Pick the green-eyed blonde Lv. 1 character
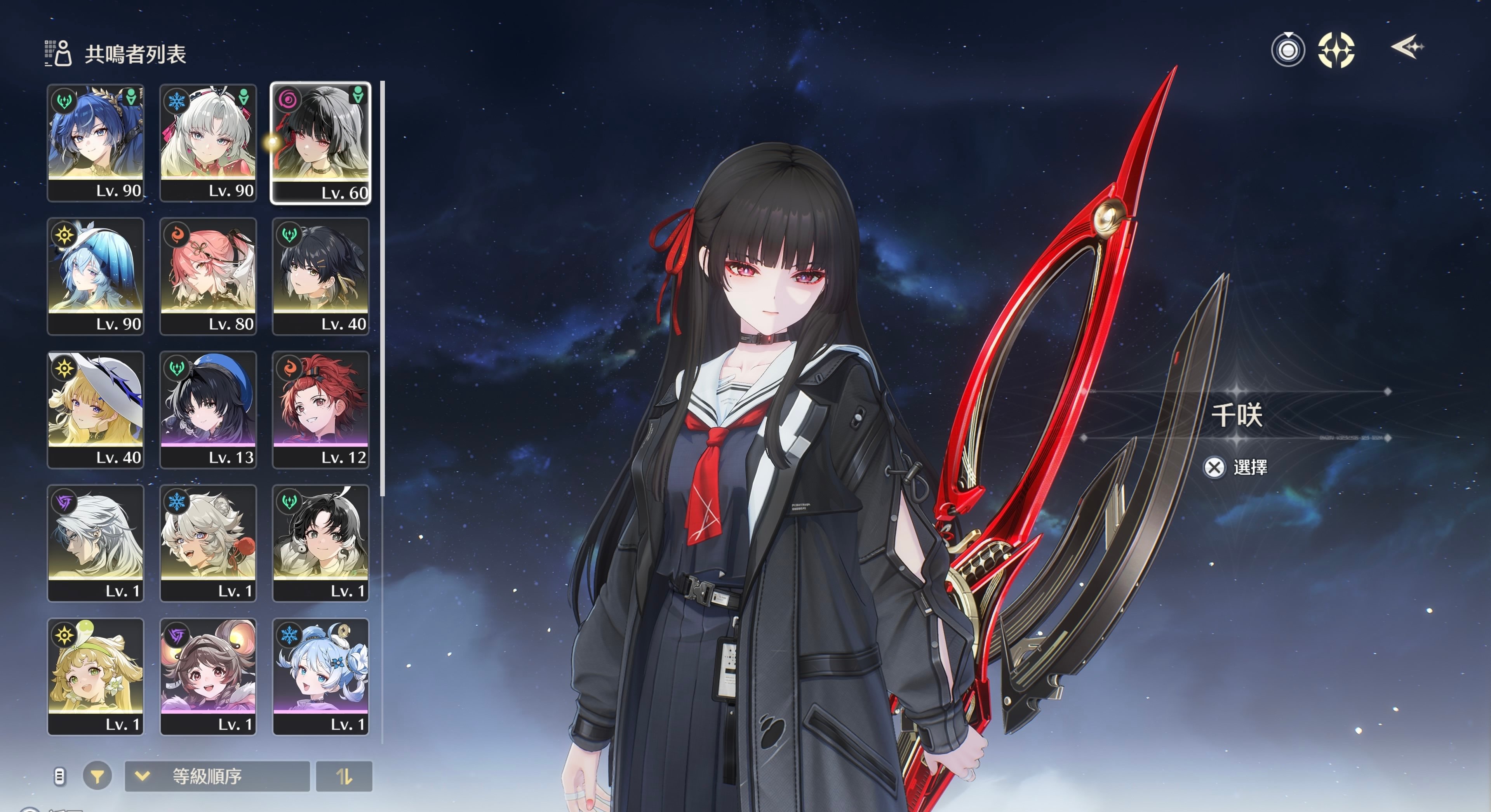 tap(96, 676)
